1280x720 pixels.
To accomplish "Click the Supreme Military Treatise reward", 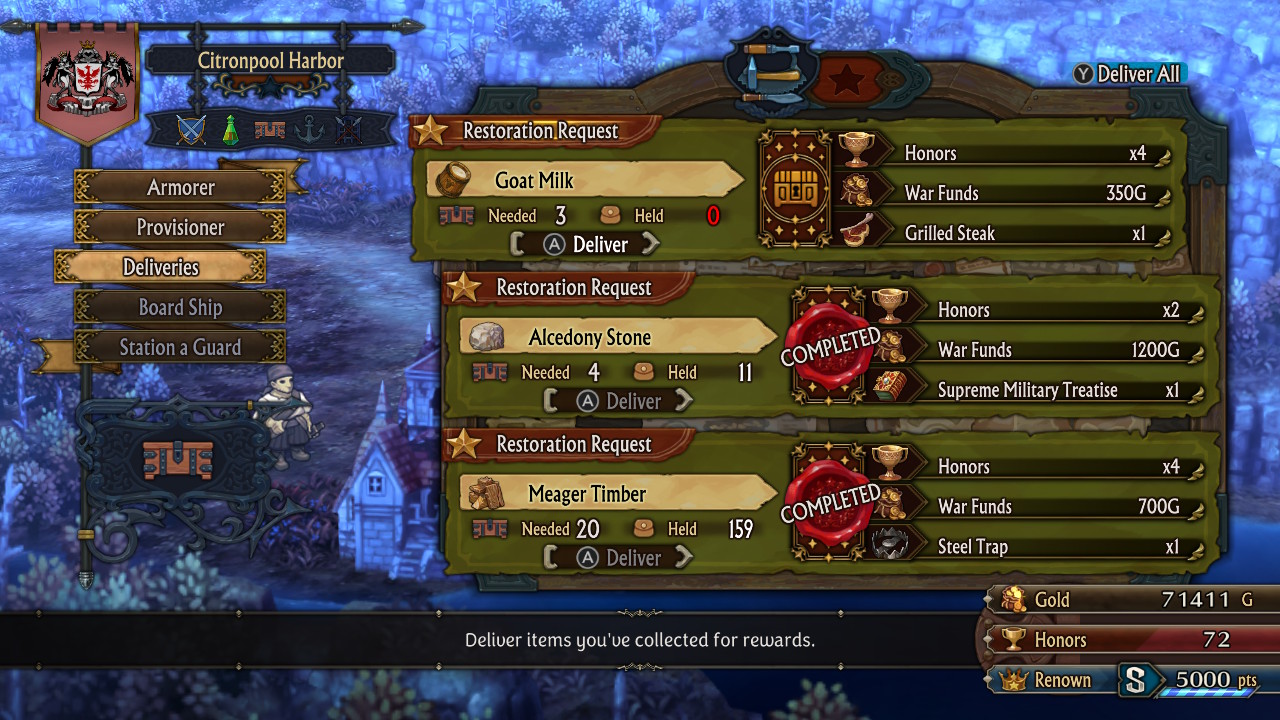I will (1040, 390).
